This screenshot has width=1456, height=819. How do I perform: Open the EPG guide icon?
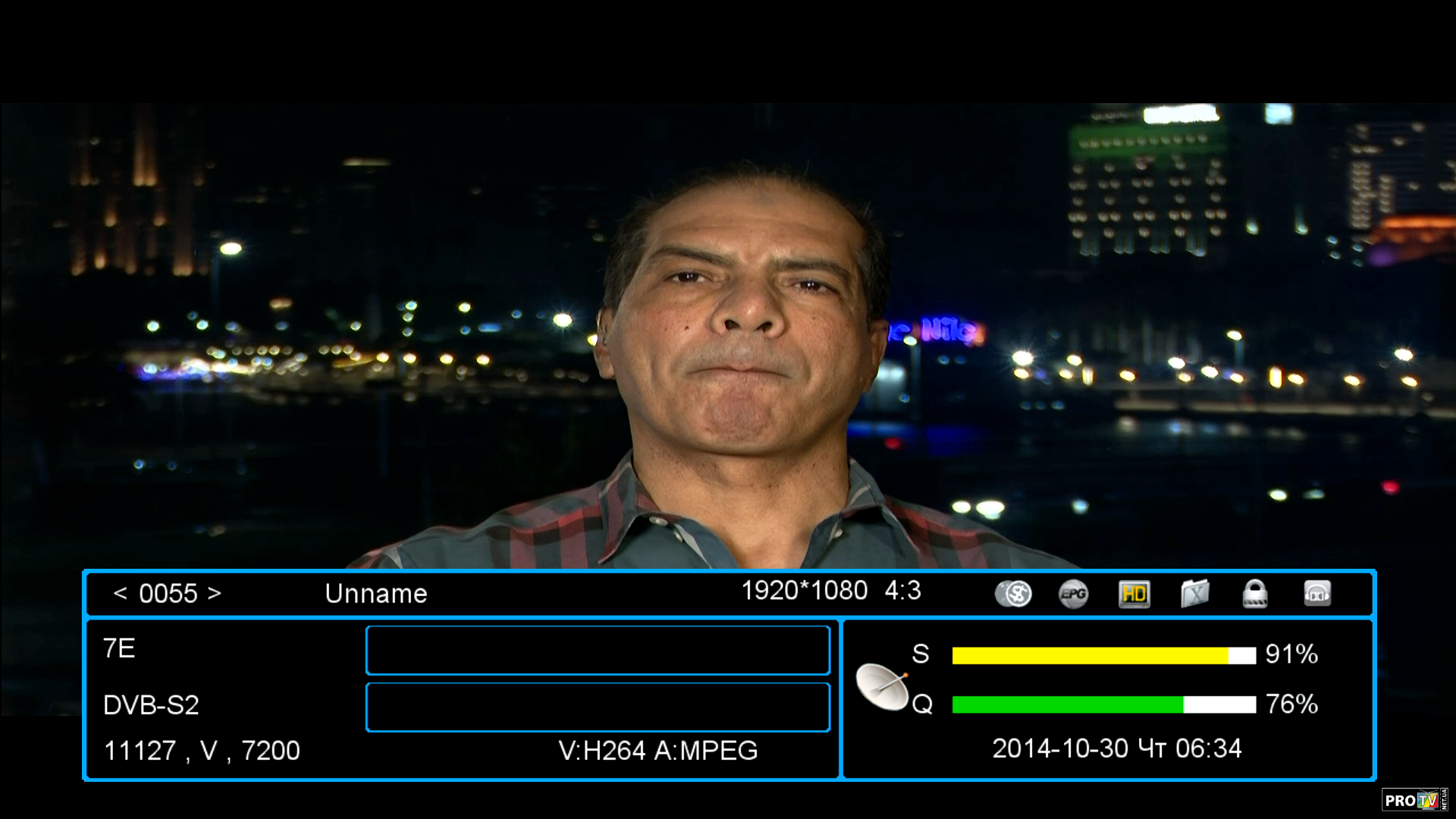(x=1073, y=594)
